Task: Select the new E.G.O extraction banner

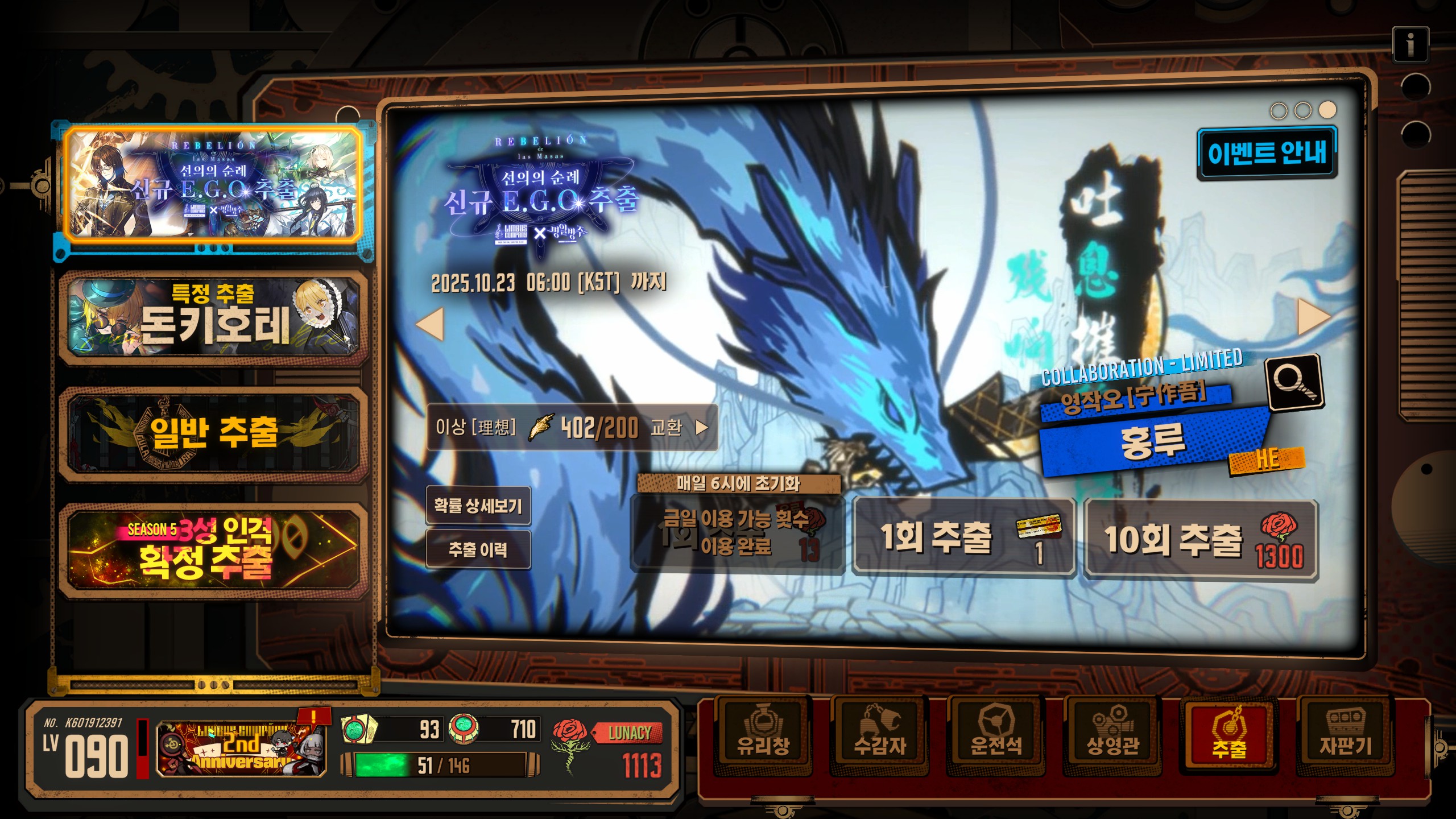Action: [213, 184]
